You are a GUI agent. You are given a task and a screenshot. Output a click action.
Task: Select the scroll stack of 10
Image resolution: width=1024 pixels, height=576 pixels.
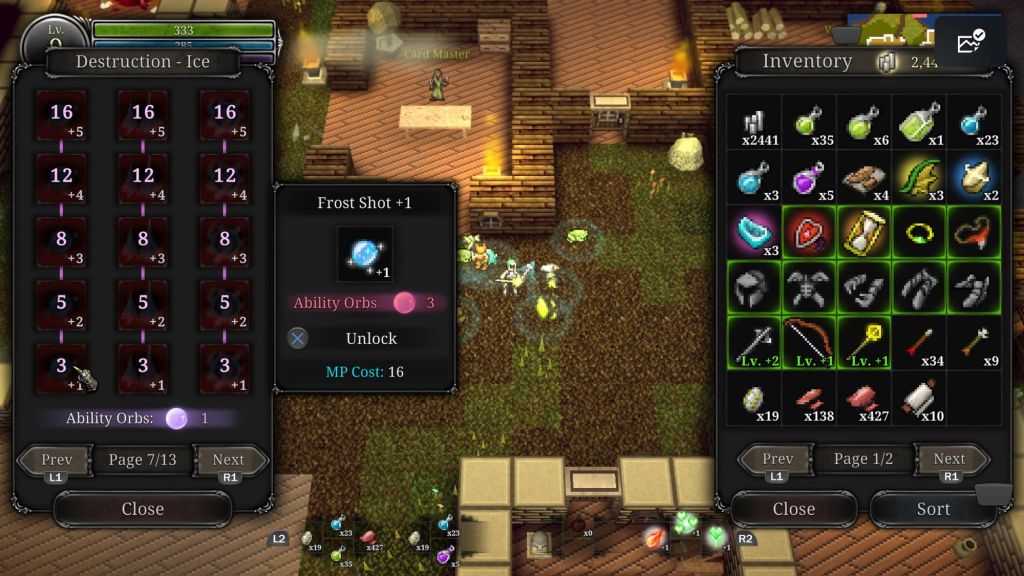919,397
